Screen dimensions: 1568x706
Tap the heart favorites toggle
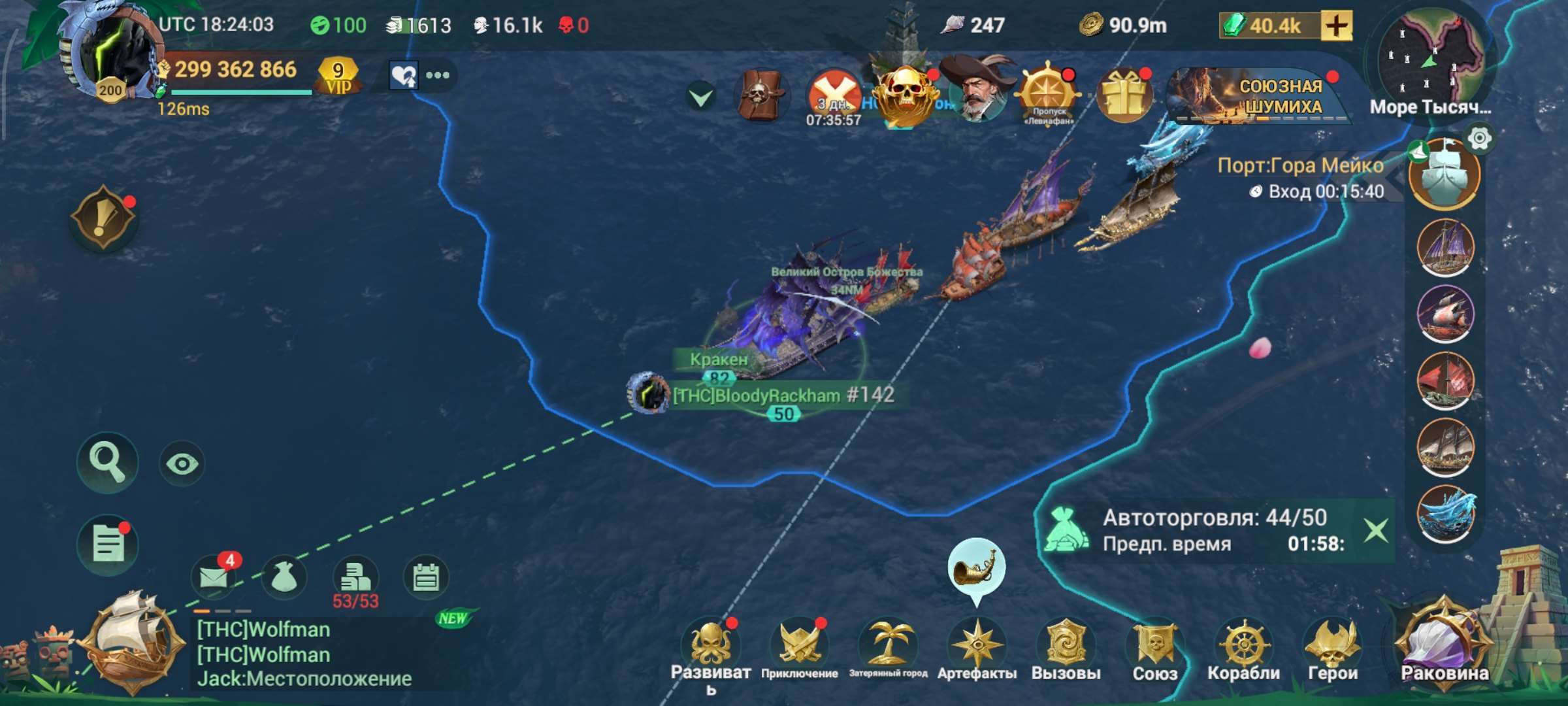point(405,76)
